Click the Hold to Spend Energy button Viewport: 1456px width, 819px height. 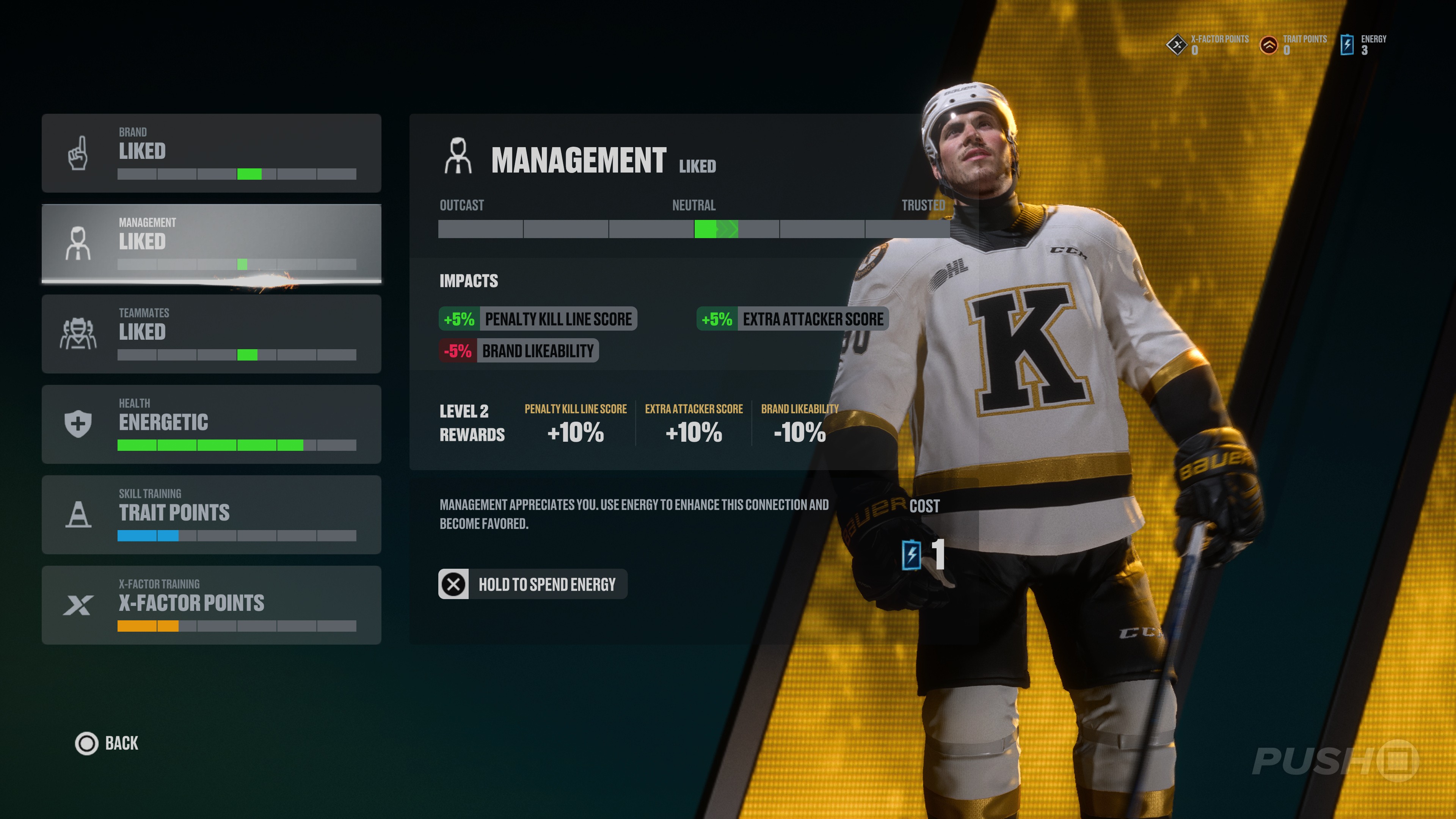coord(532,584)
